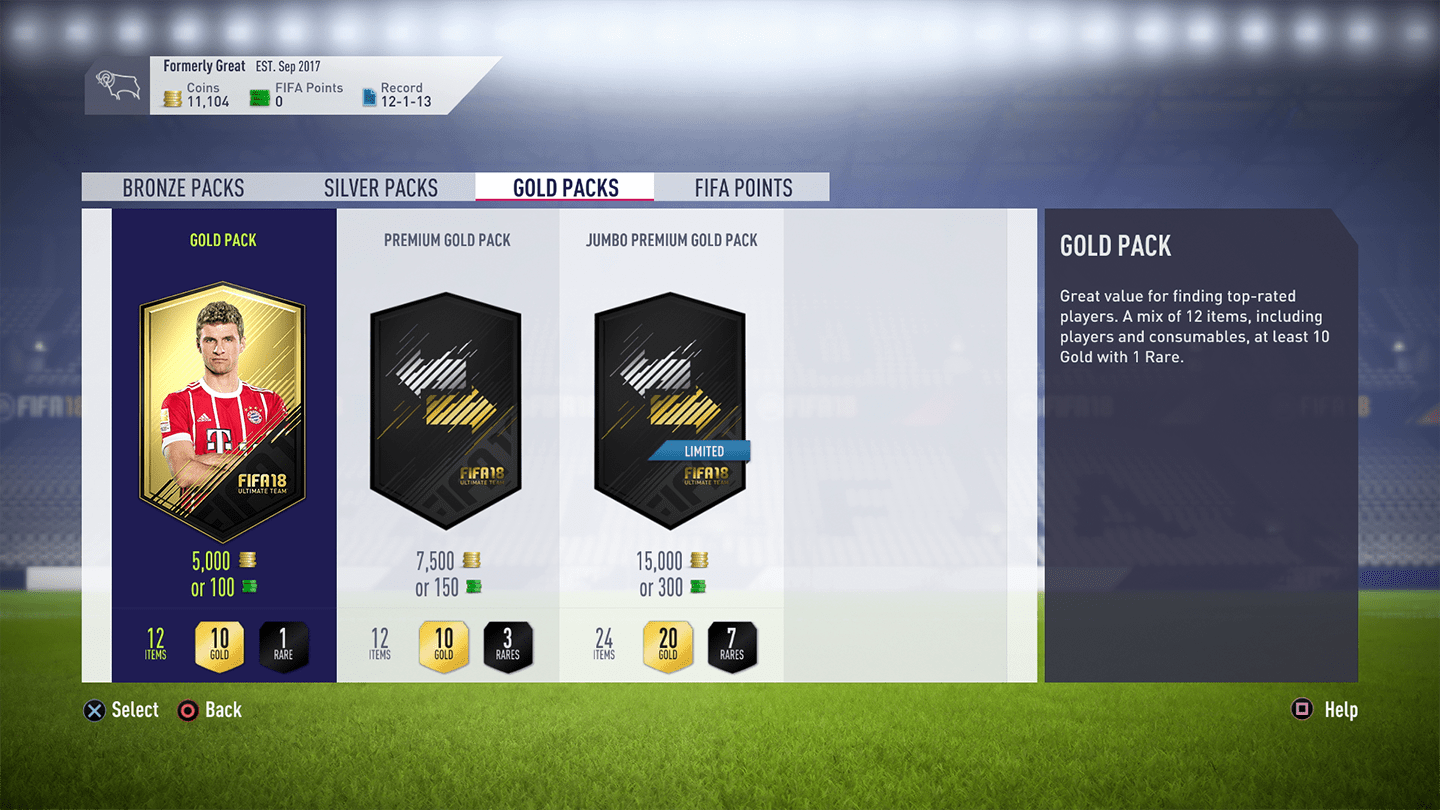Click the Back button with circle icon
Viewport: 1440px width, 810px height.
tap(209, 710)
